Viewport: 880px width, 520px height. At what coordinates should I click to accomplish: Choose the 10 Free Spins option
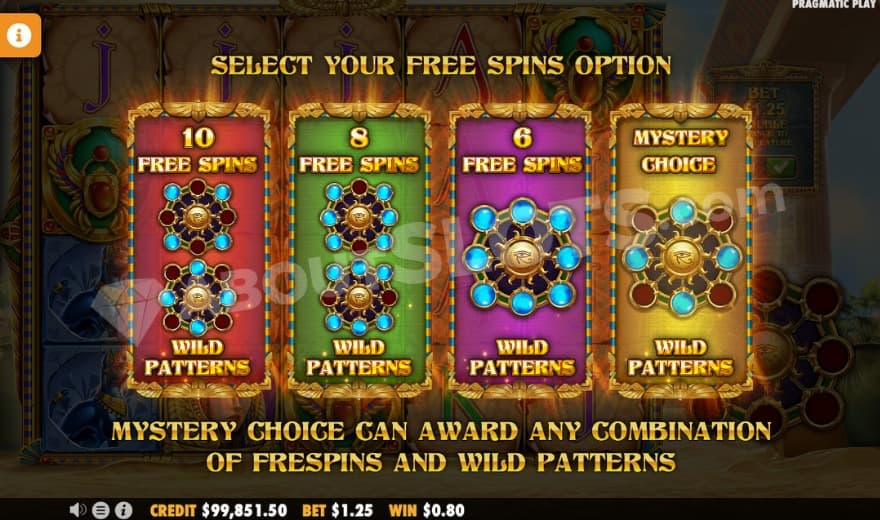197,248
